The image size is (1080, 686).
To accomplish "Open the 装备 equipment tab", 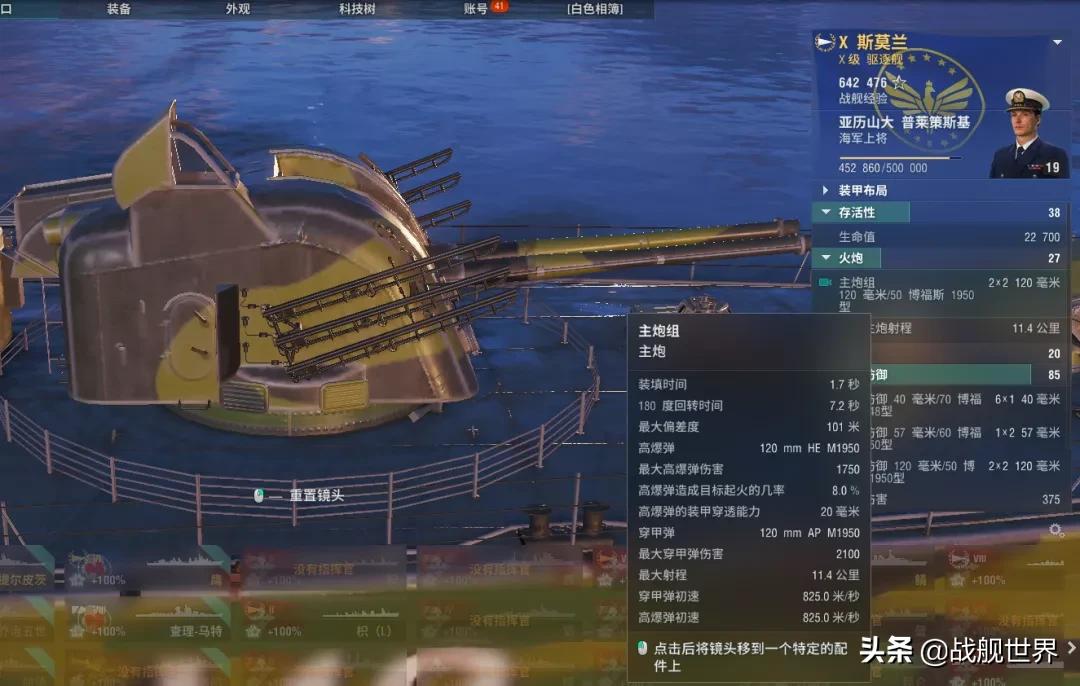I will point(119,9).
